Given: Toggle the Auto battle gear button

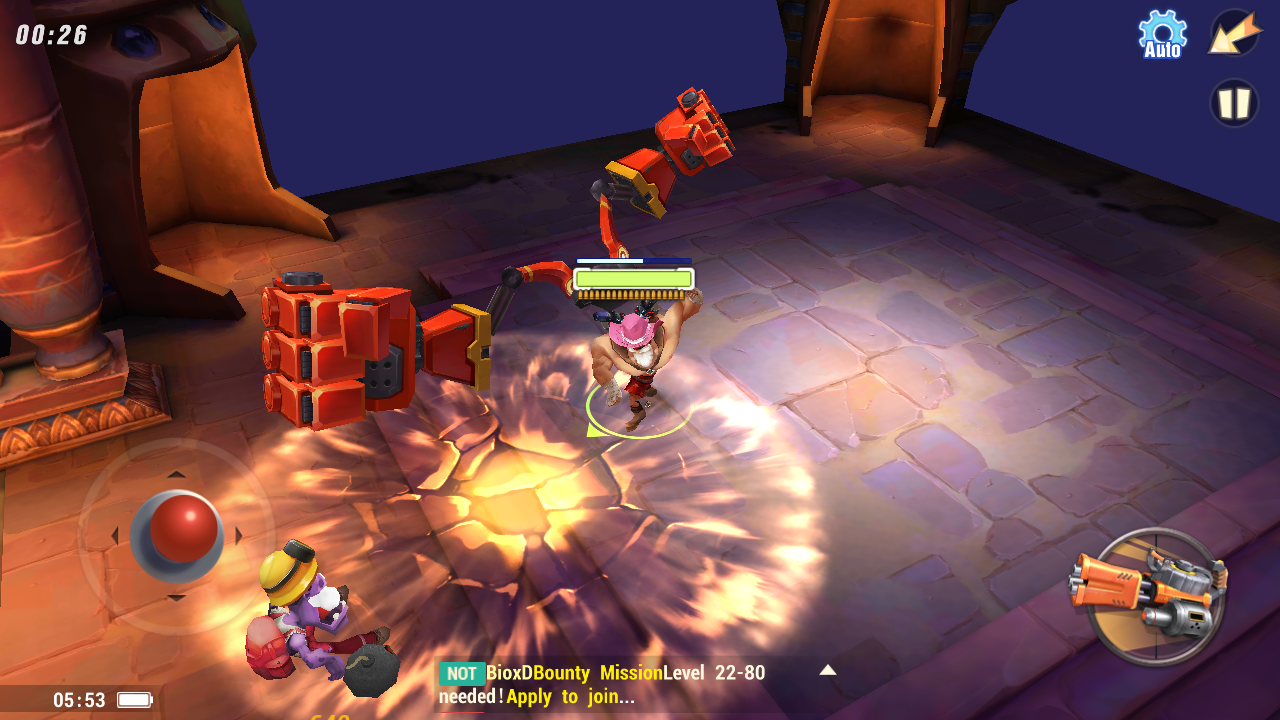Looking at the screenshot, I should point(1162,34).
